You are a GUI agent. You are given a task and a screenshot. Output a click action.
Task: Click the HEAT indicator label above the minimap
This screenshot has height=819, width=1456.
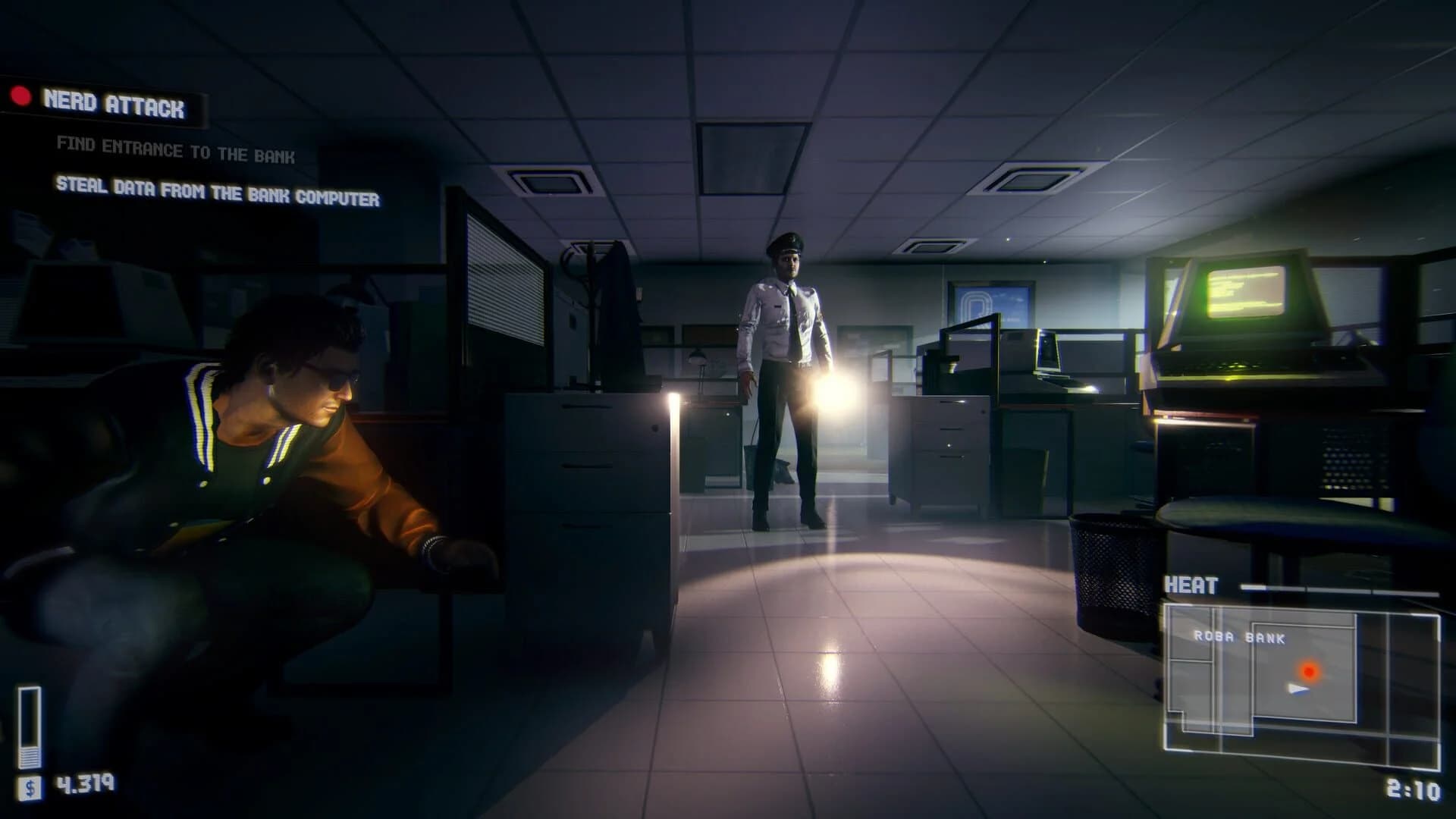pos(1194,585)
